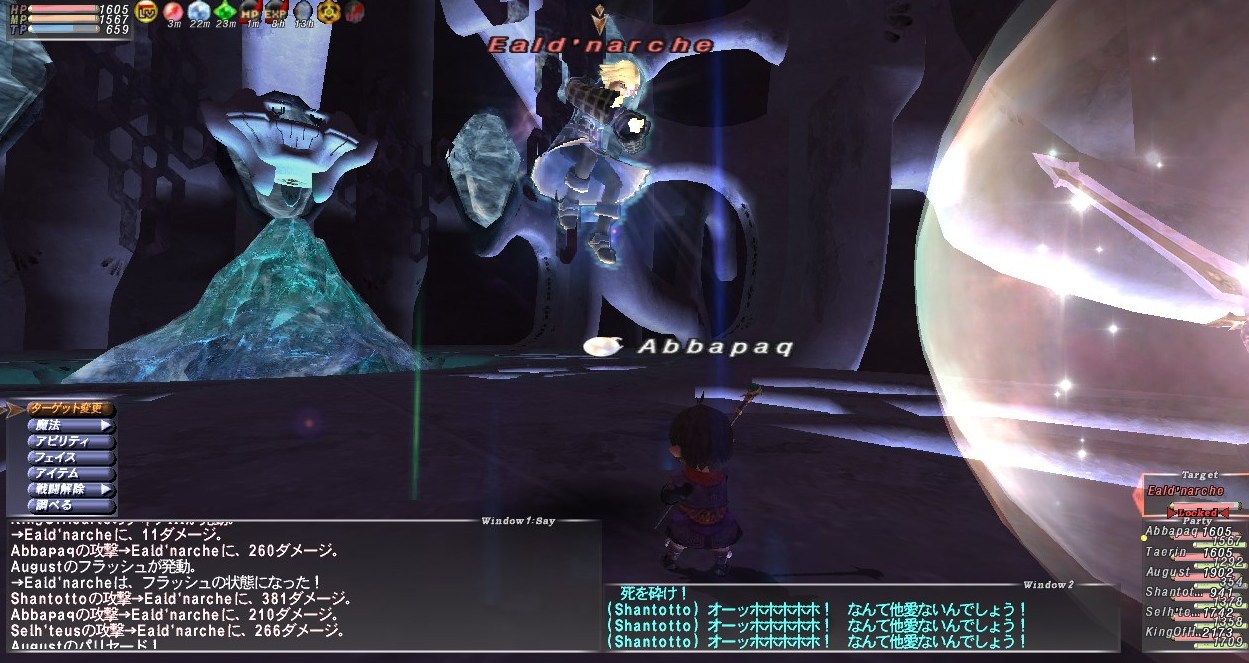Click the Window 2 chat log
1249x663 pixels.
[860, 620]
